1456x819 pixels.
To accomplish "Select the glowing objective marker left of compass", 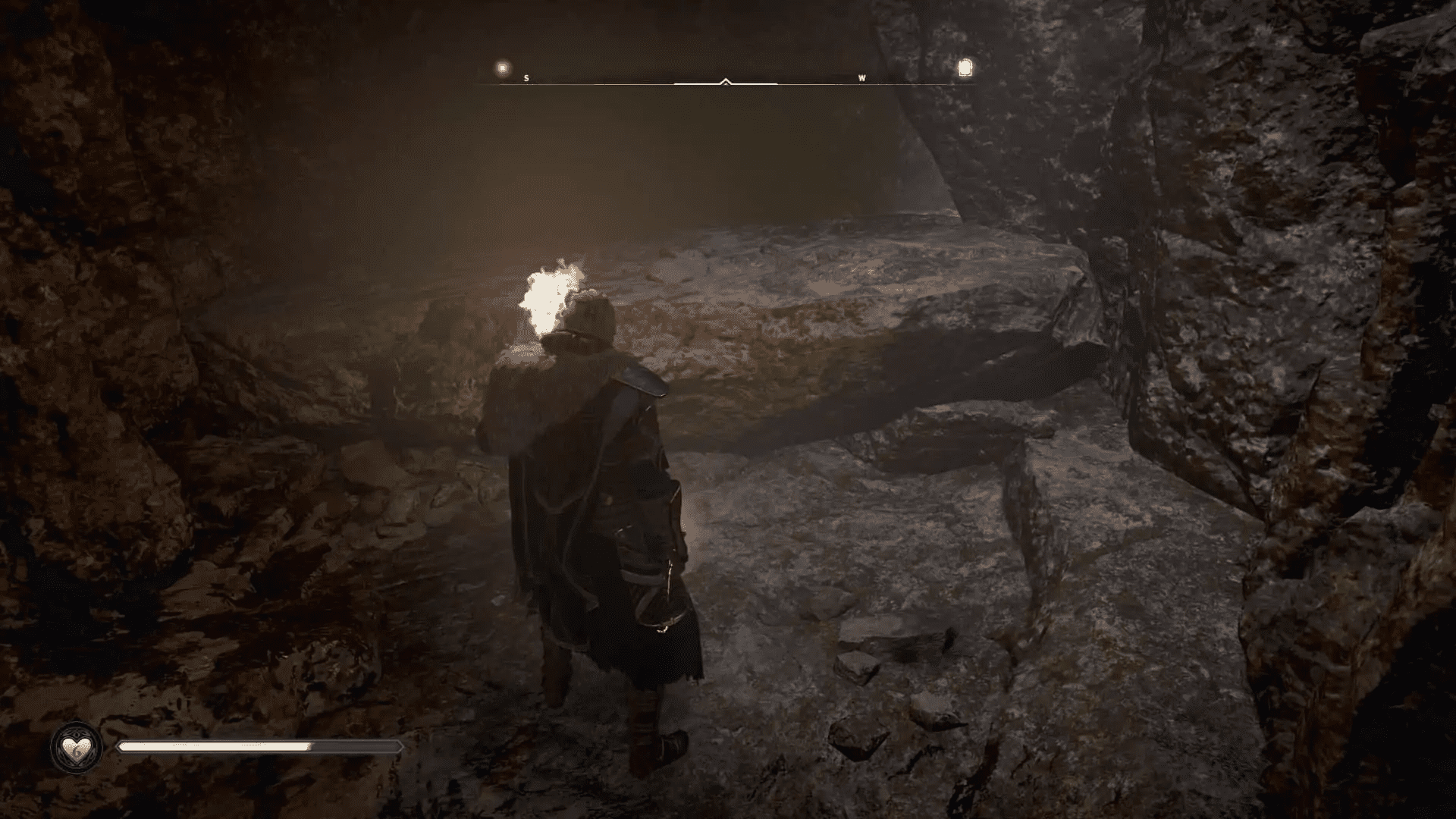I will [x=500, y=66].
